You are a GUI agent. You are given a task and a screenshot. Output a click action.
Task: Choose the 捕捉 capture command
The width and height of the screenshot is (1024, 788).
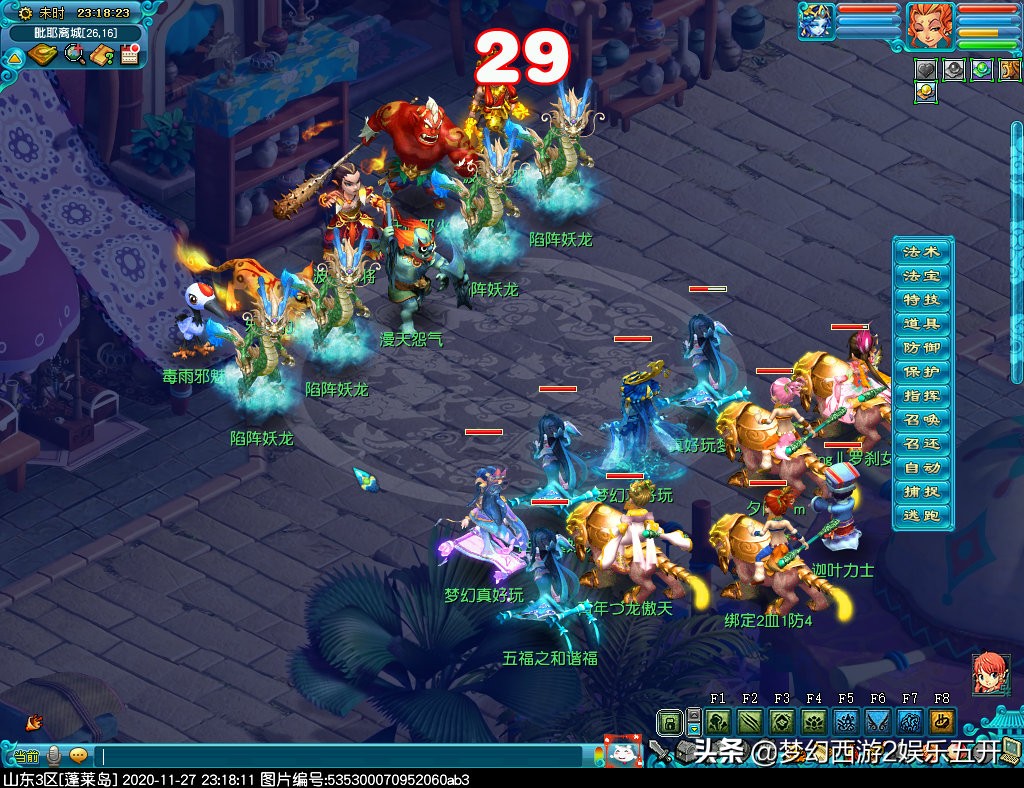pyautogui.click(x=921, y=492)
